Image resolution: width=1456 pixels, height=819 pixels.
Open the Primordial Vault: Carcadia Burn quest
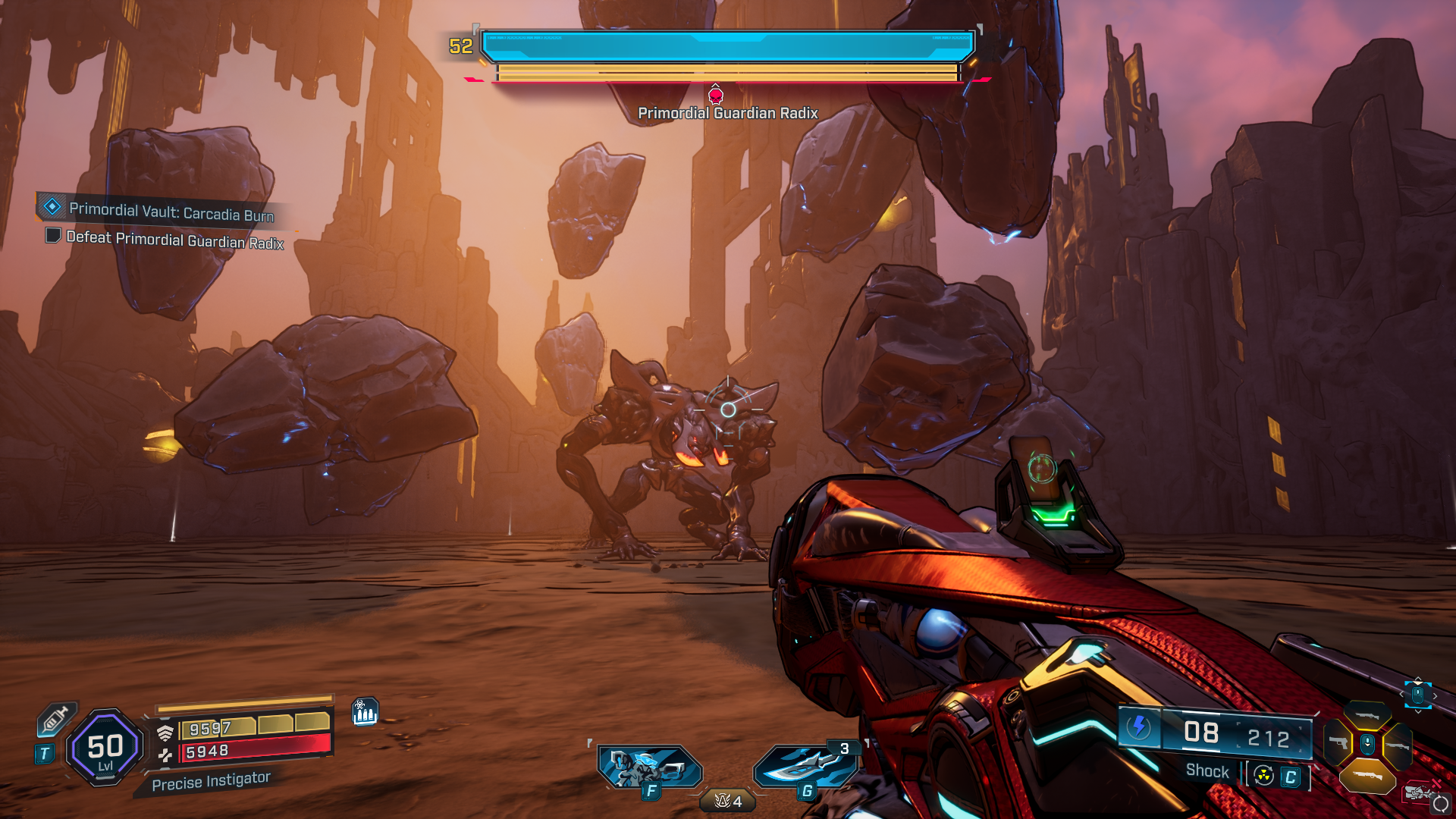tap(171, 212)
